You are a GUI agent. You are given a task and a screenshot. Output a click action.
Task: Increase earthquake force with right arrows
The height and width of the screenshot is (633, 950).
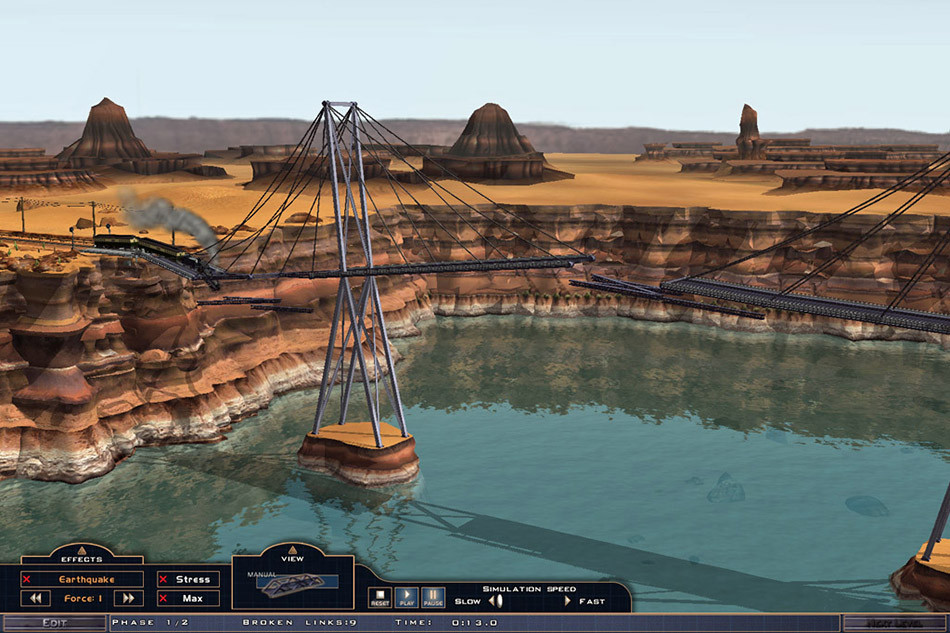click(128, 598)
